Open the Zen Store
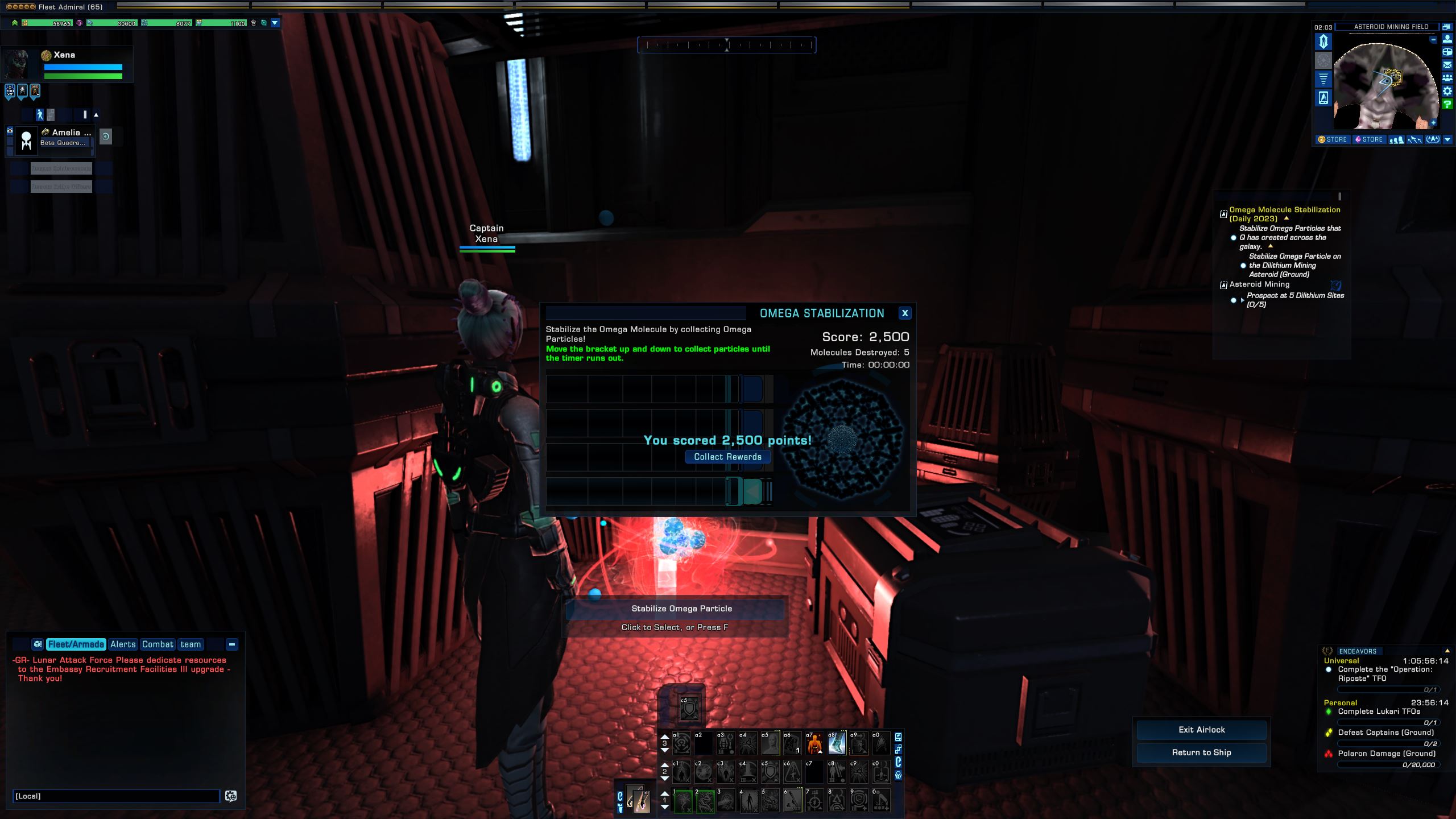The height and width of the screenshot is (819, 1456). click(x=1333, y=139)
